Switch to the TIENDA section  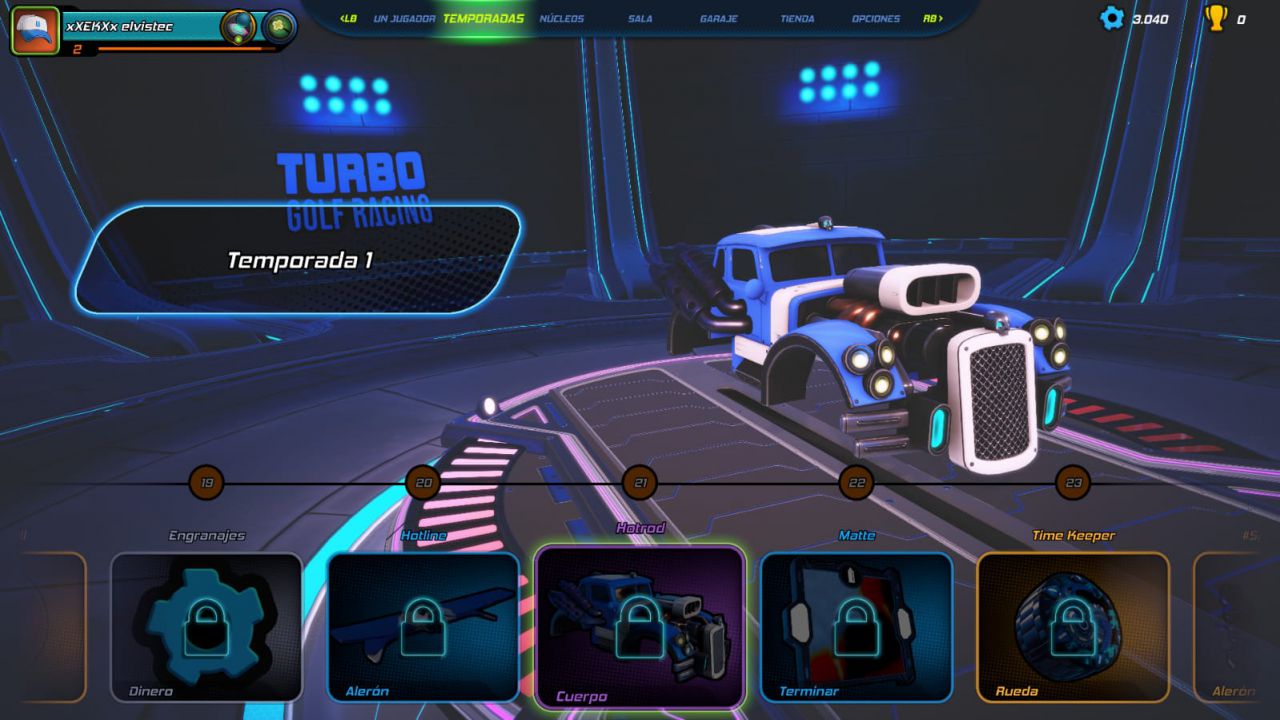tap(797, 18)
